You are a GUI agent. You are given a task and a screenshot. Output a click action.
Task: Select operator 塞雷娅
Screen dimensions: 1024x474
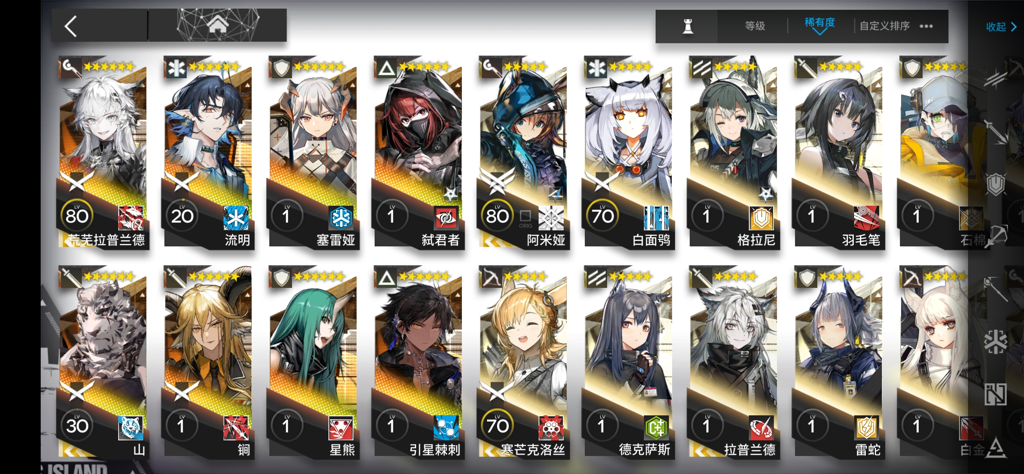(x=312, y=150)
